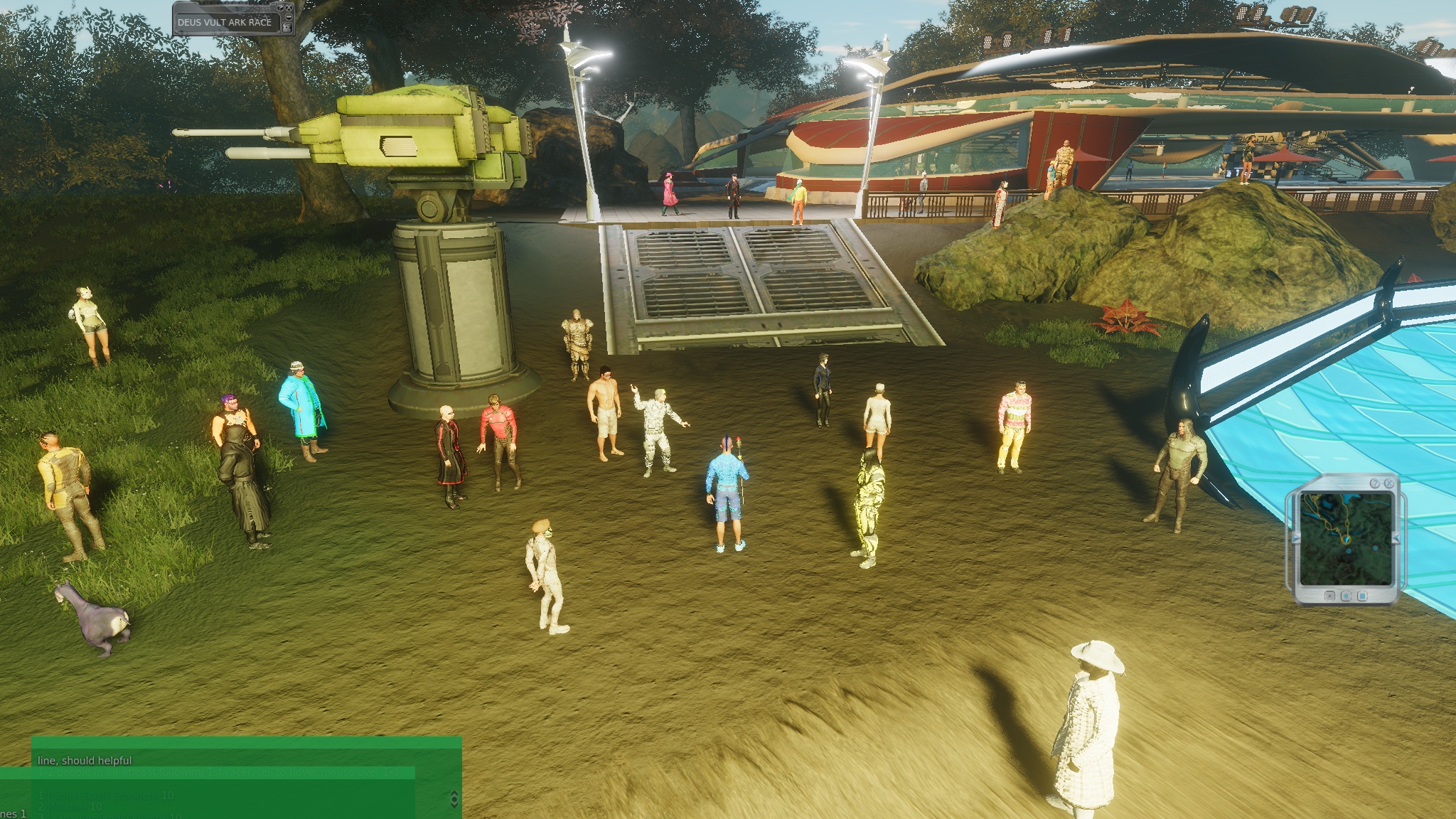This screenshot has width=1456, height=819.
Task: Open the minimap help button
Action: [1375, 483]
